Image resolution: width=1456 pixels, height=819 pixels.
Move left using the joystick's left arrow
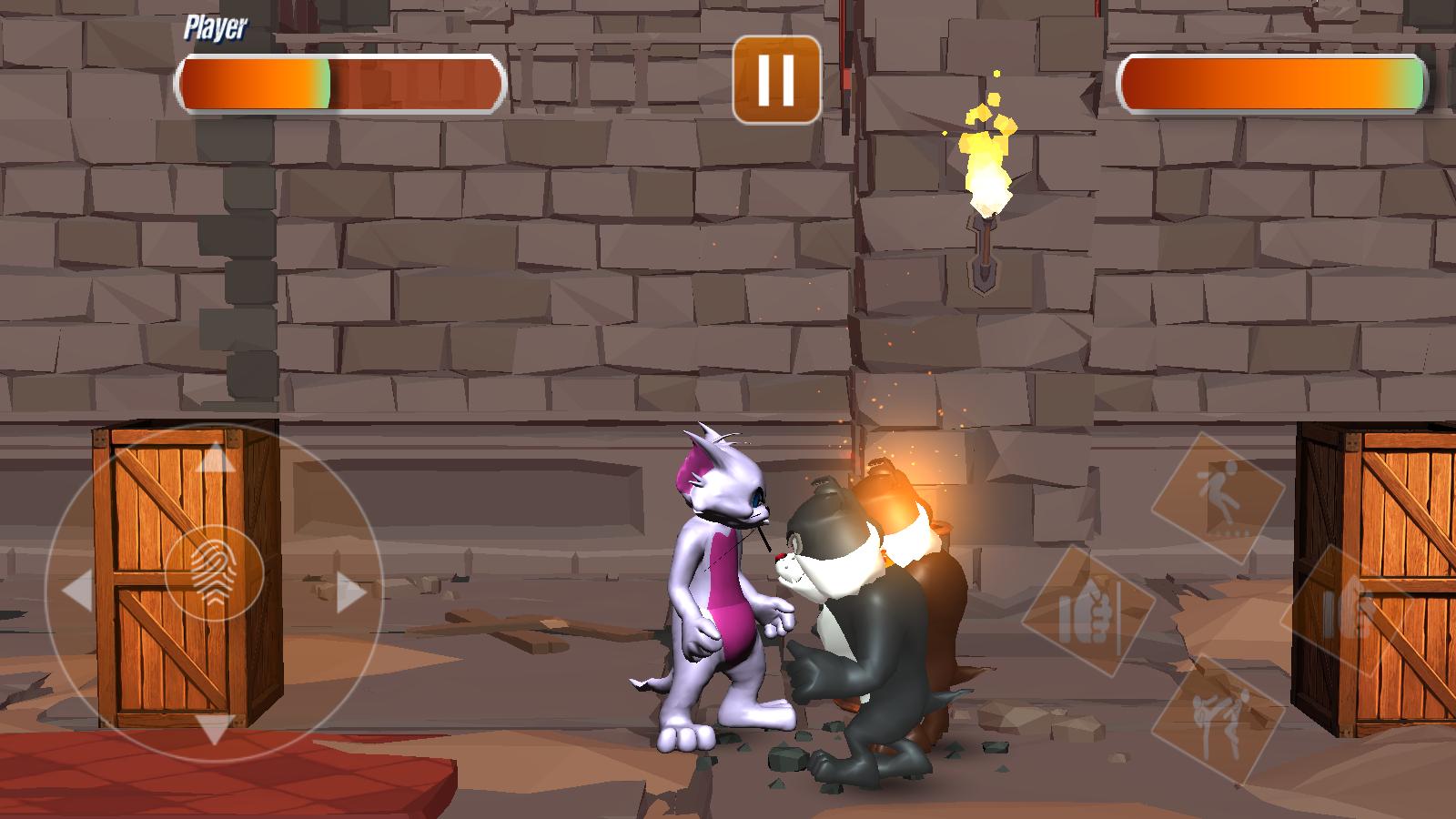[77, 592]
